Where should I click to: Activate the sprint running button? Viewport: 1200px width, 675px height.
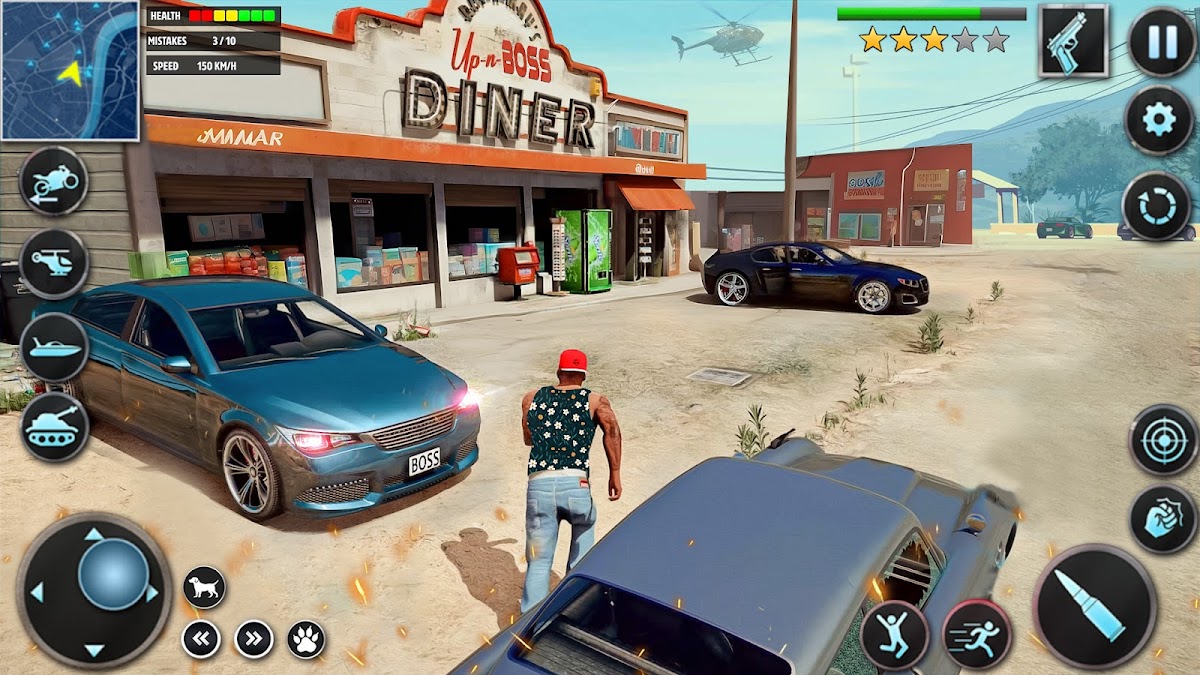coord(977,634)
